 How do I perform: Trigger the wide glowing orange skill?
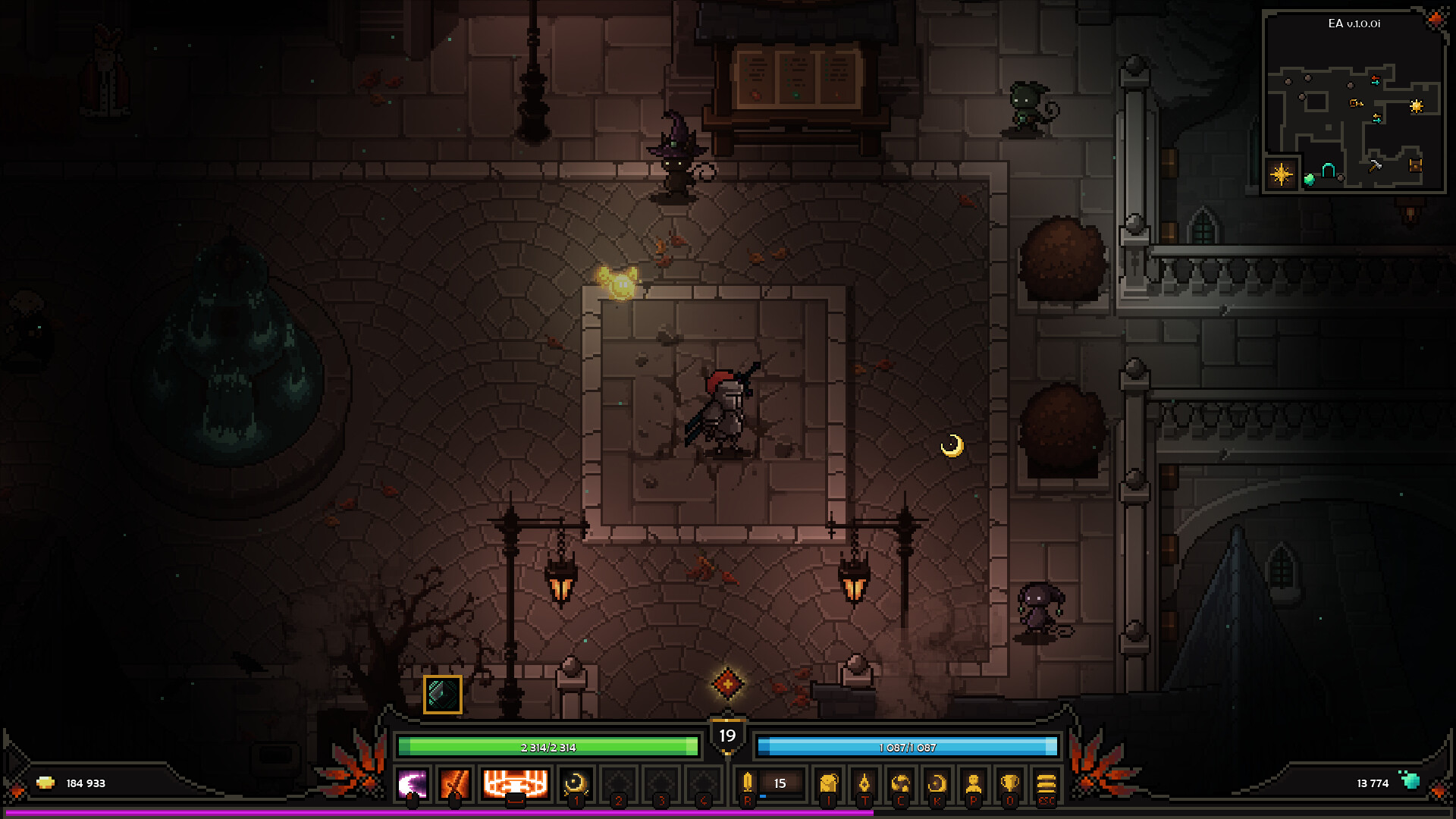[515, 783]
